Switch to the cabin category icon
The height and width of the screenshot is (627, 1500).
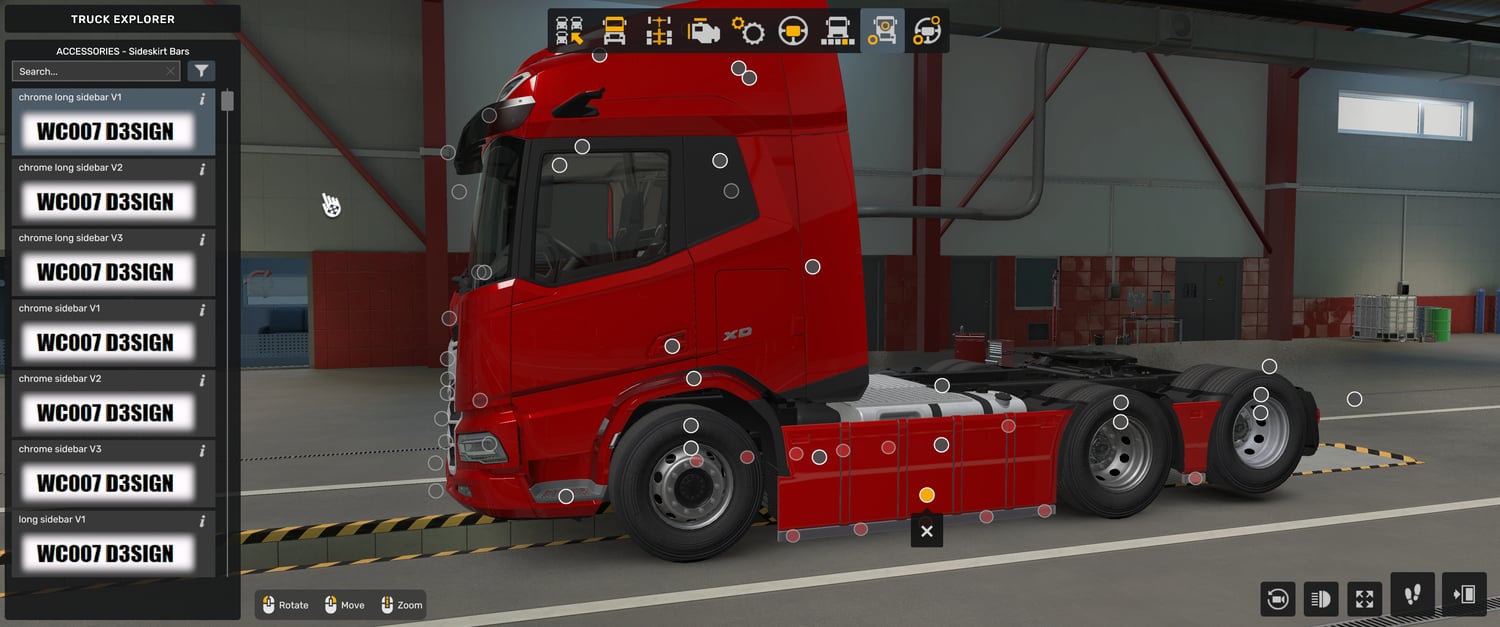pyautogui.click(x=614, y=31)
